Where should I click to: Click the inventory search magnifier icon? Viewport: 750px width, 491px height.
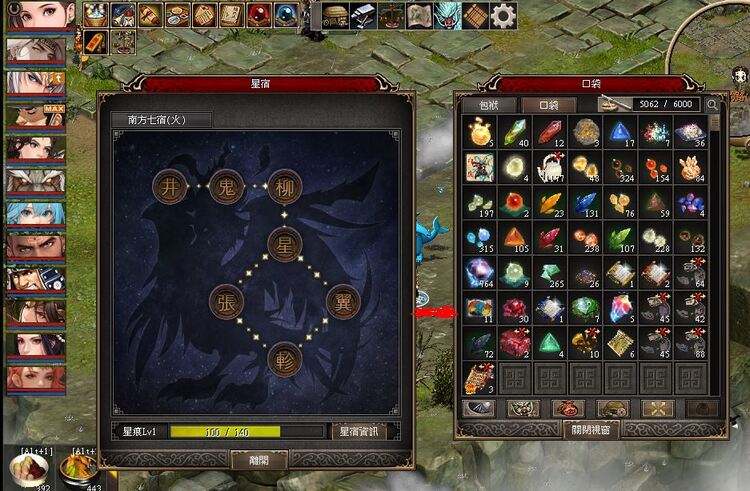(712, 104)
